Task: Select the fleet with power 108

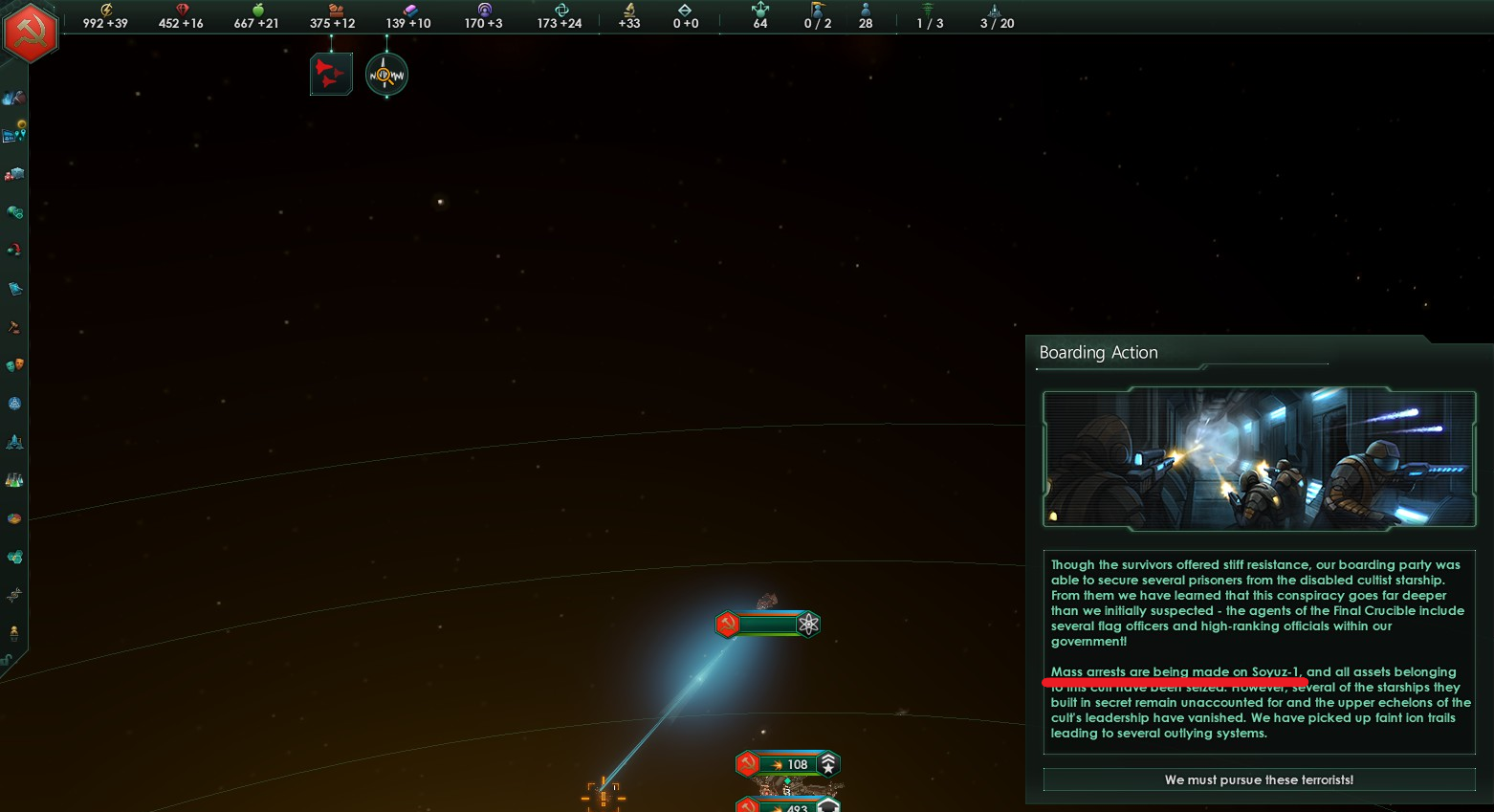Action: [x=788, y=764]
